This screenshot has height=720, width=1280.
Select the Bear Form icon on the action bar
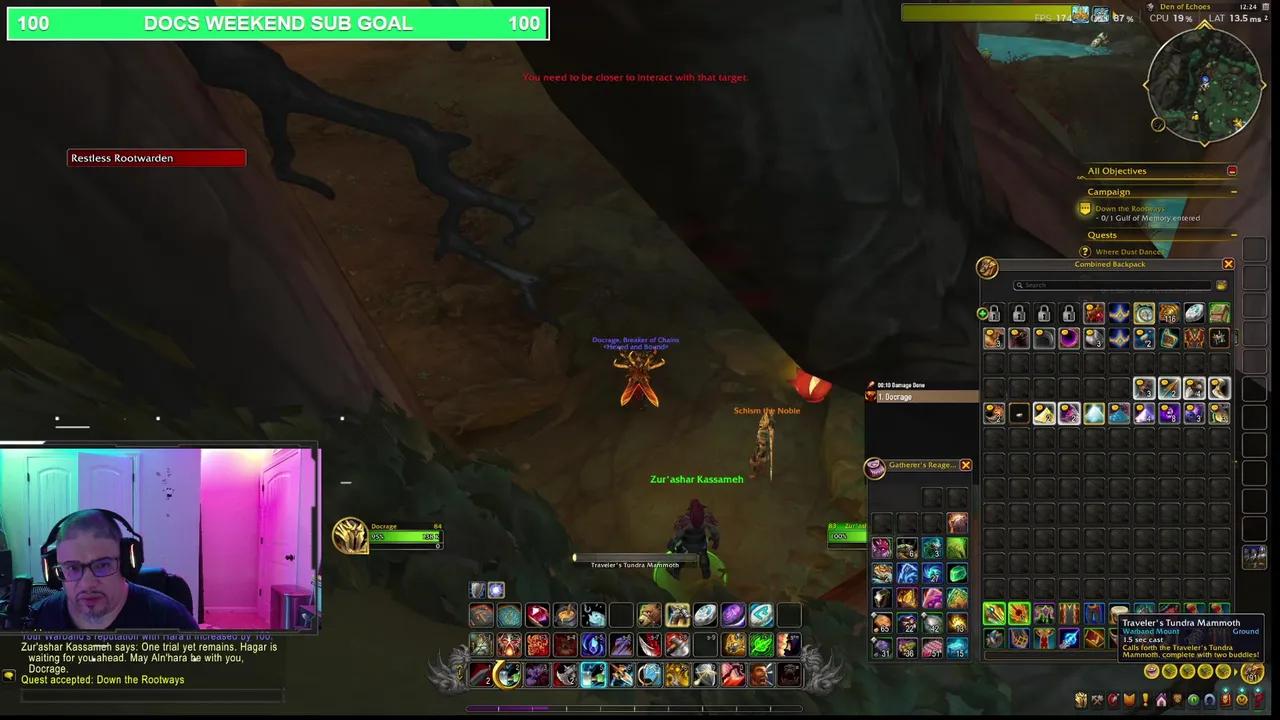[649, 613]
